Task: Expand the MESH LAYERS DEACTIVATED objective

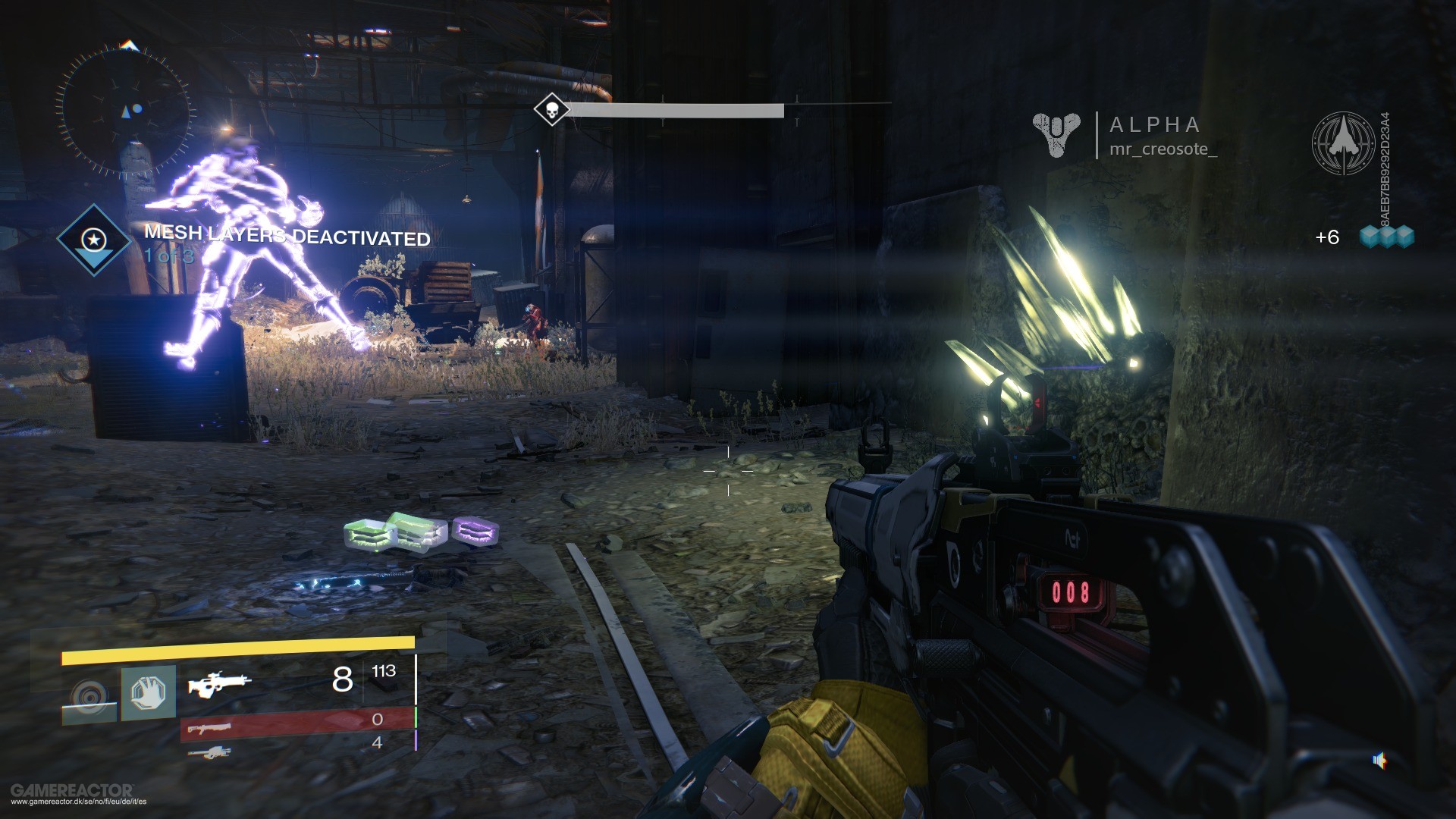Action: [287, 237]
